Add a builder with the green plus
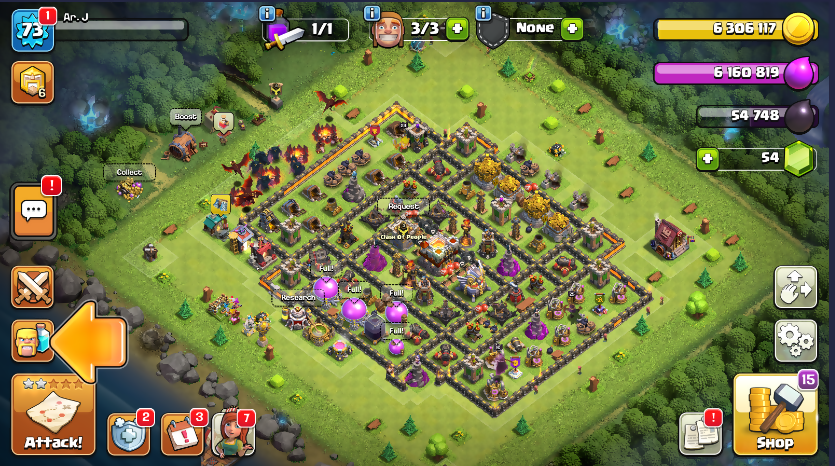 tap(457, 28)
